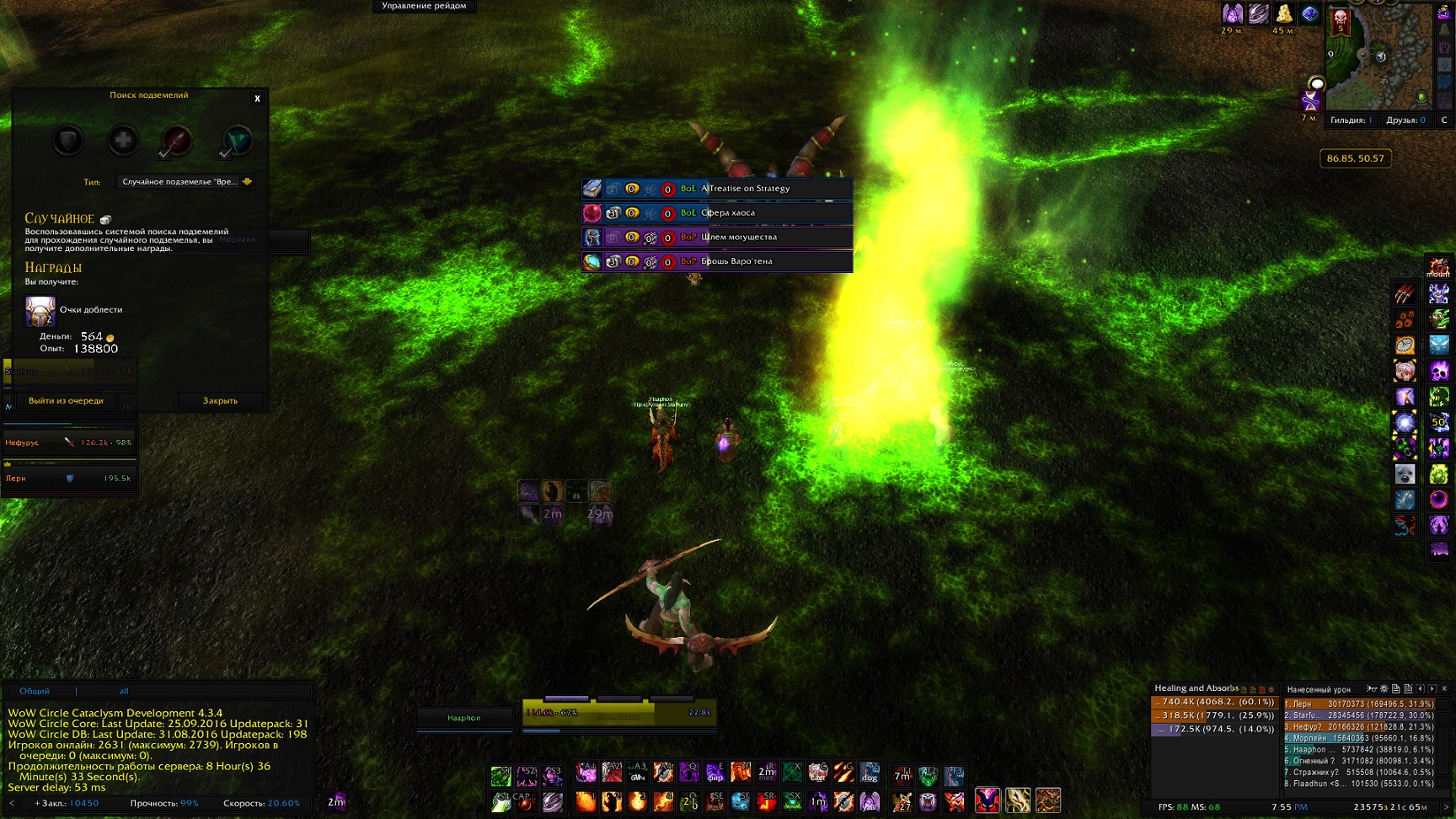Roll greed coin on 'Шлем могущества'

click(x=632, y=238)
